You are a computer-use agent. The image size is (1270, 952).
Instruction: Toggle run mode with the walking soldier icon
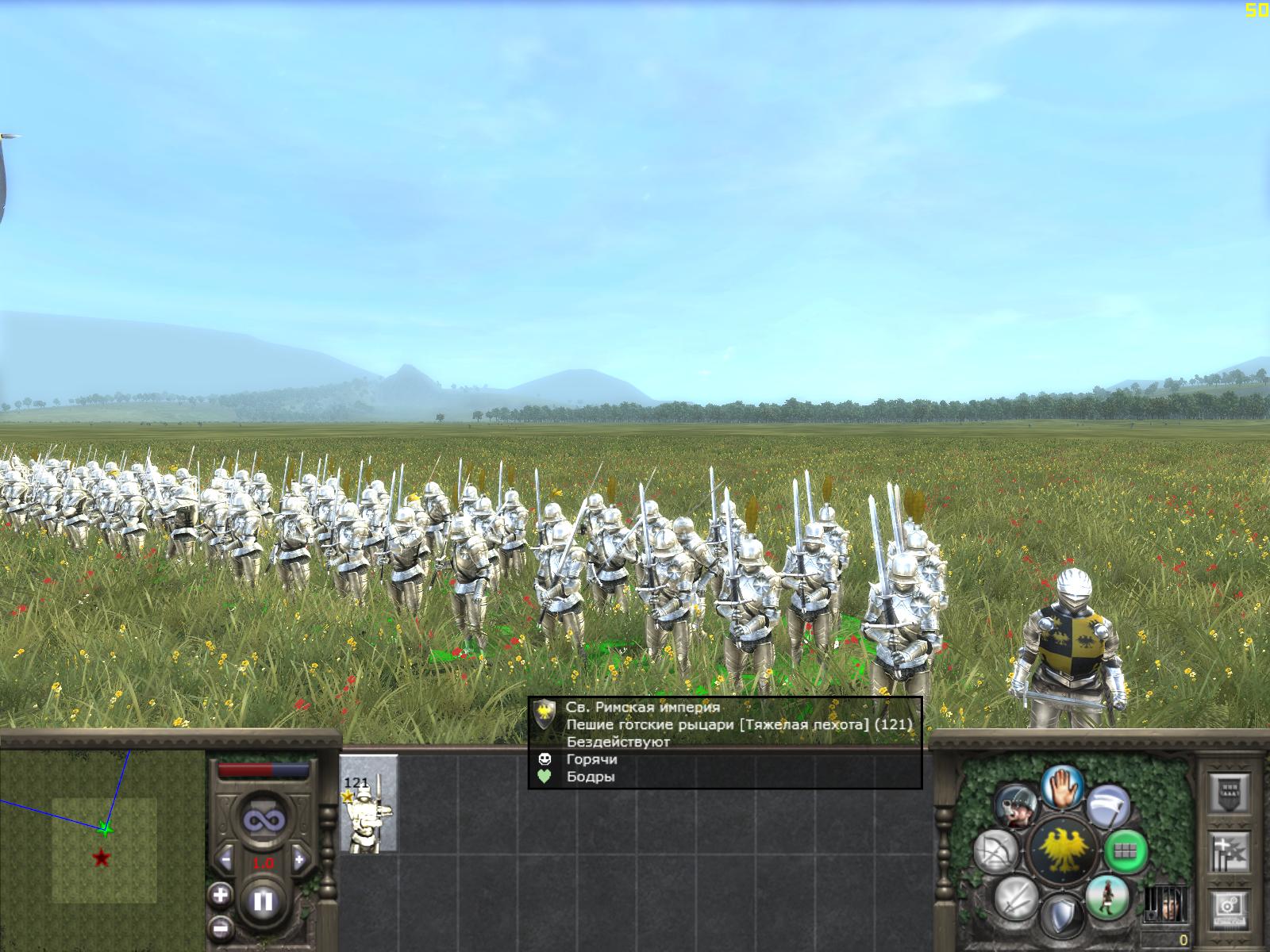[1106, 896]
